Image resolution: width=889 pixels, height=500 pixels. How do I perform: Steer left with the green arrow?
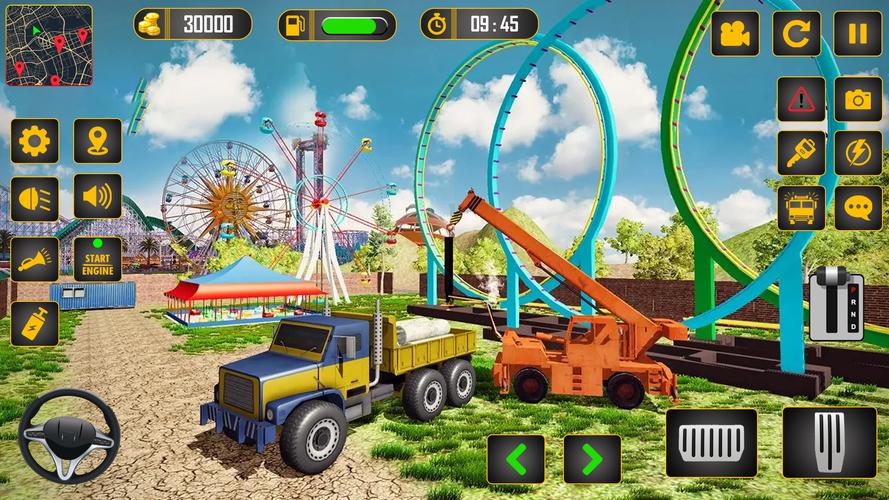coord(516,459)
